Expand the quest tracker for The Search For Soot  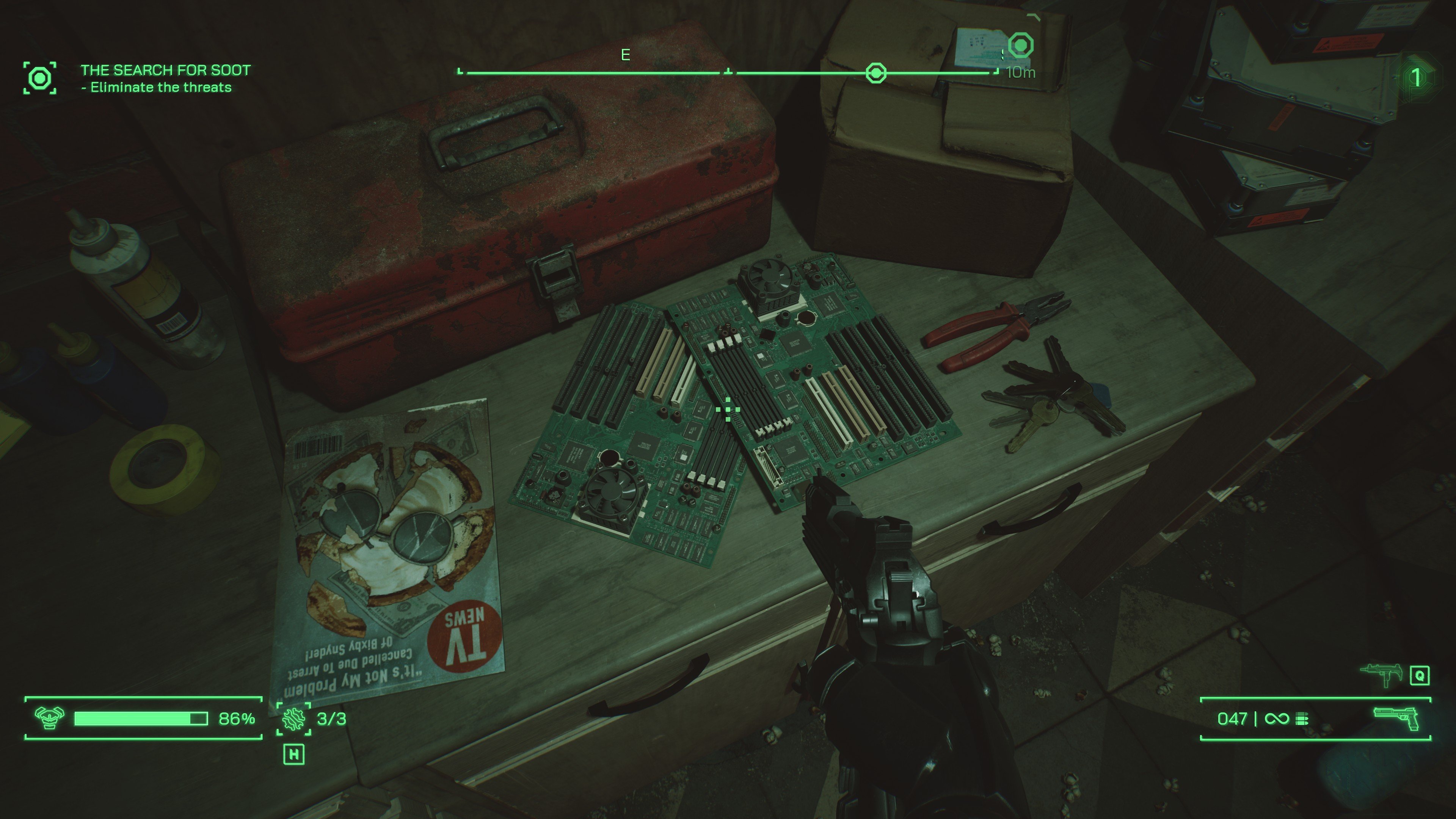tap(165, 70)
